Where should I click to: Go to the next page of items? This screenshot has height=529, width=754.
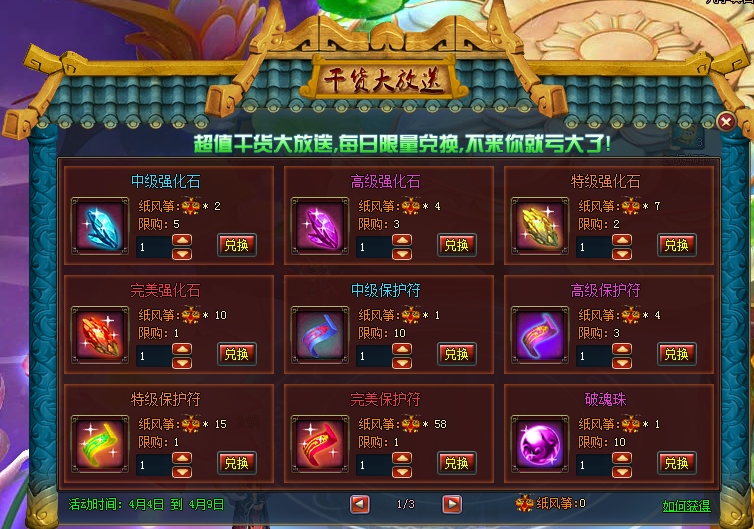(452, 504)
